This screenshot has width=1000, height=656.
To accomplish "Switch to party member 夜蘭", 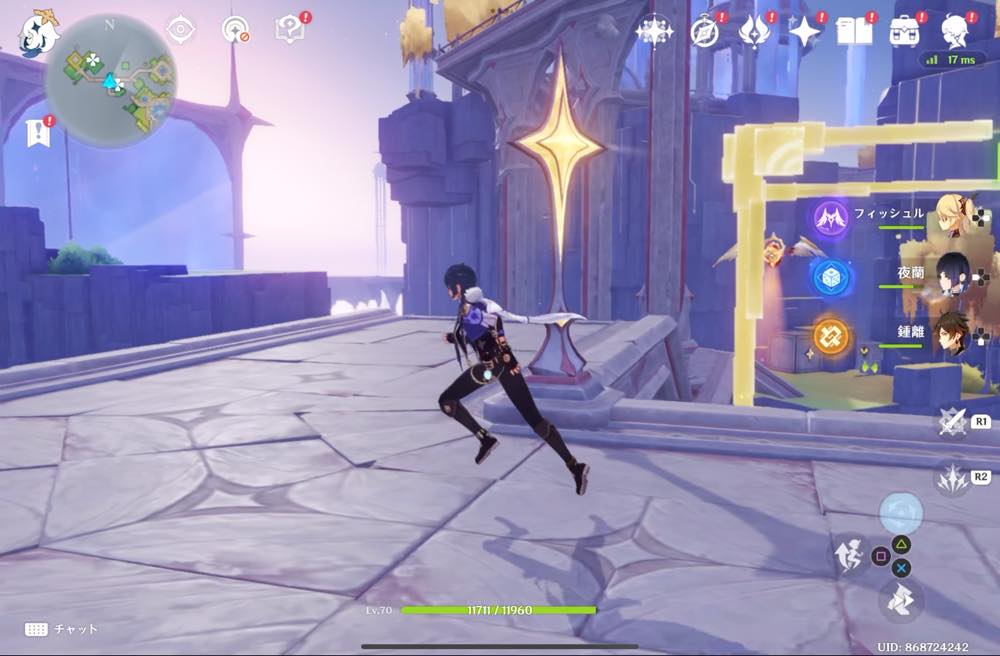I will coord(950,274).
